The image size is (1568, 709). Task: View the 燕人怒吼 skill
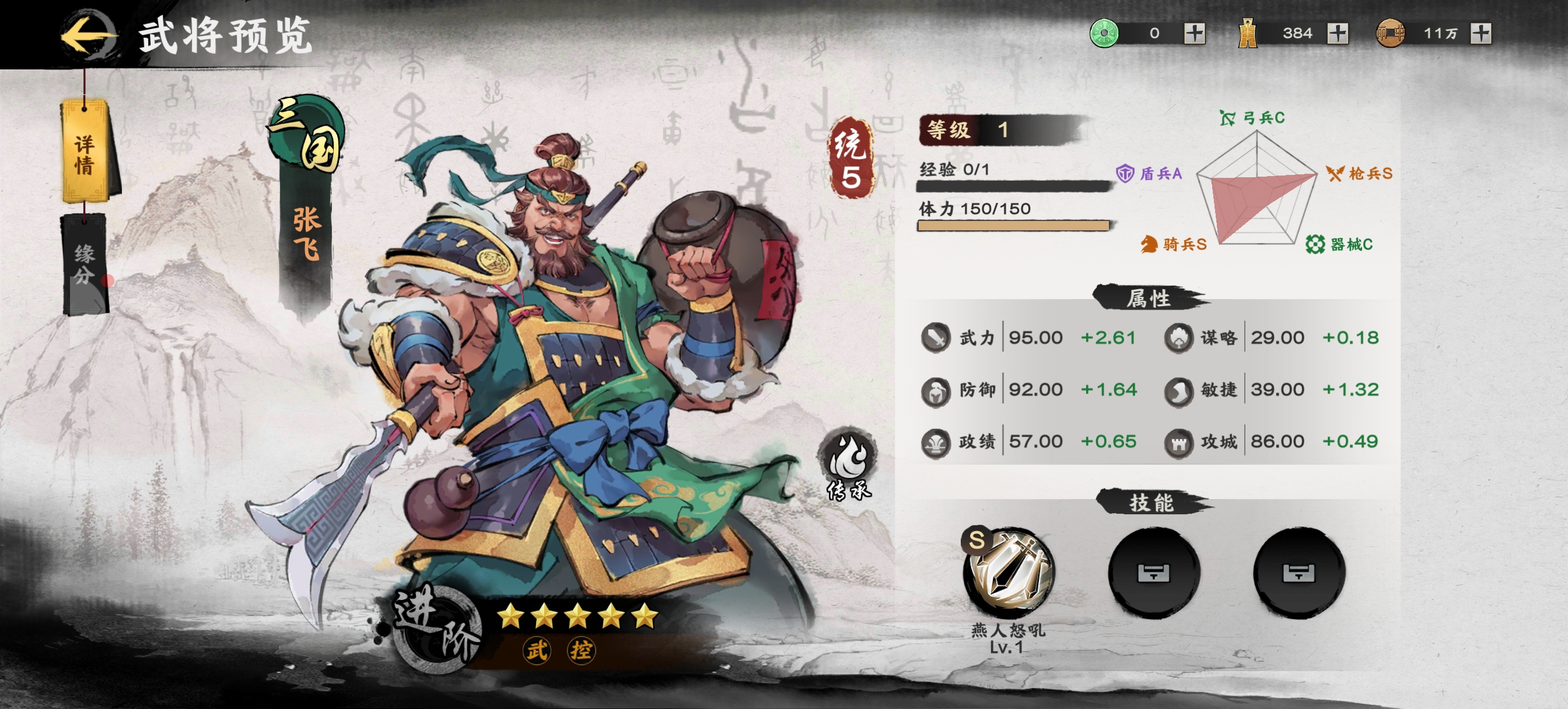coord(1009,572)
